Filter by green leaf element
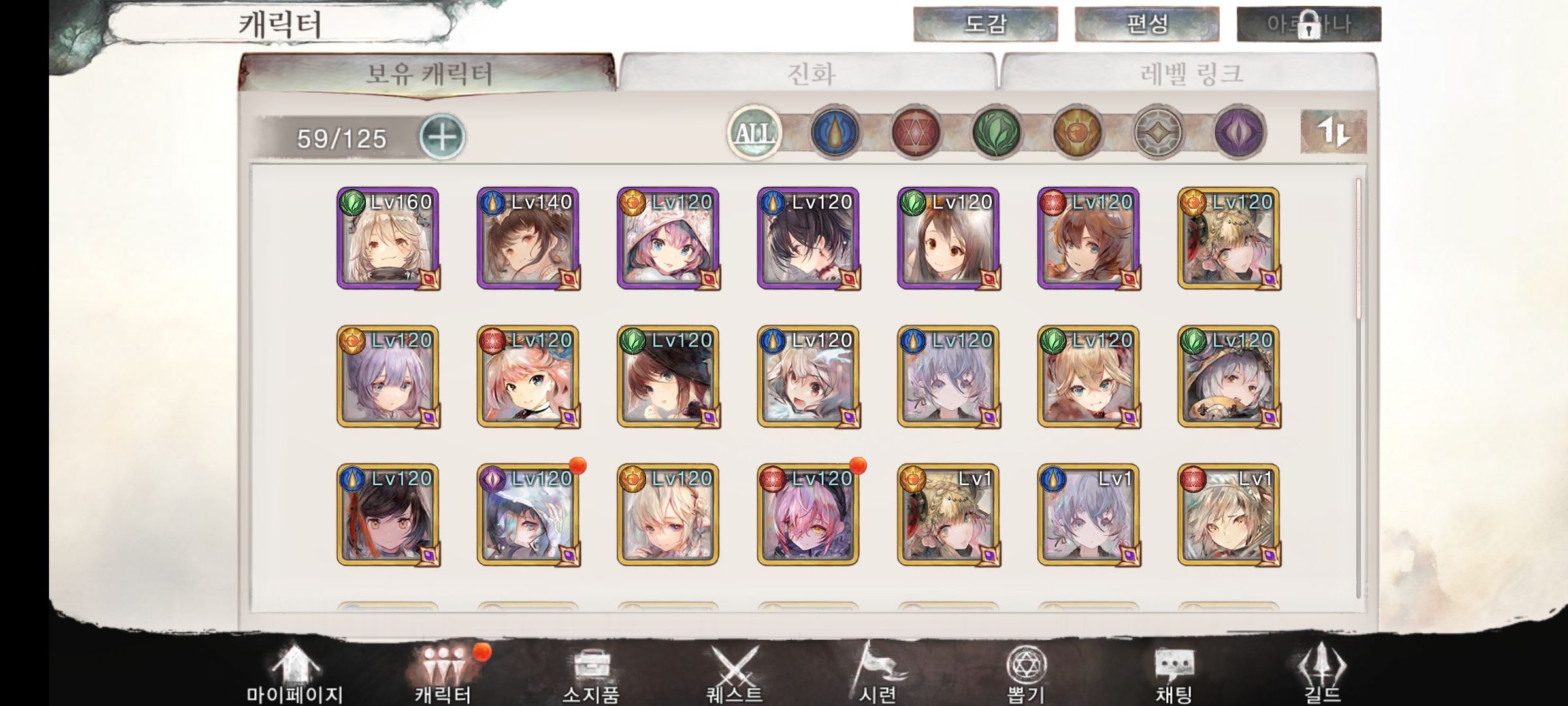The height and width of the screenshot is (706, 1568). [996, 133]
